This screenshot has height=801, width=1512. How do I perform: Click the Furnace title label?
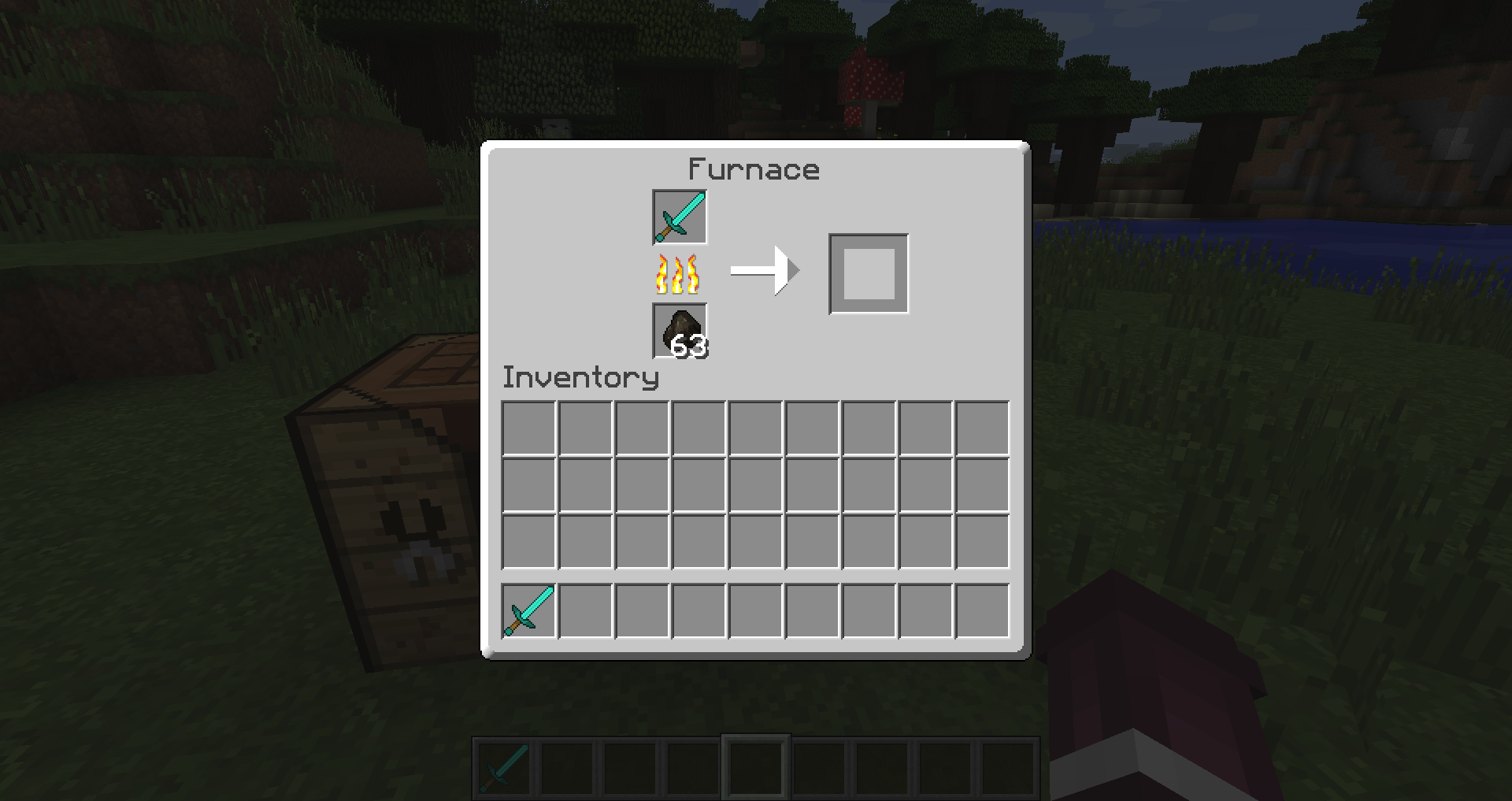[754, 169]
